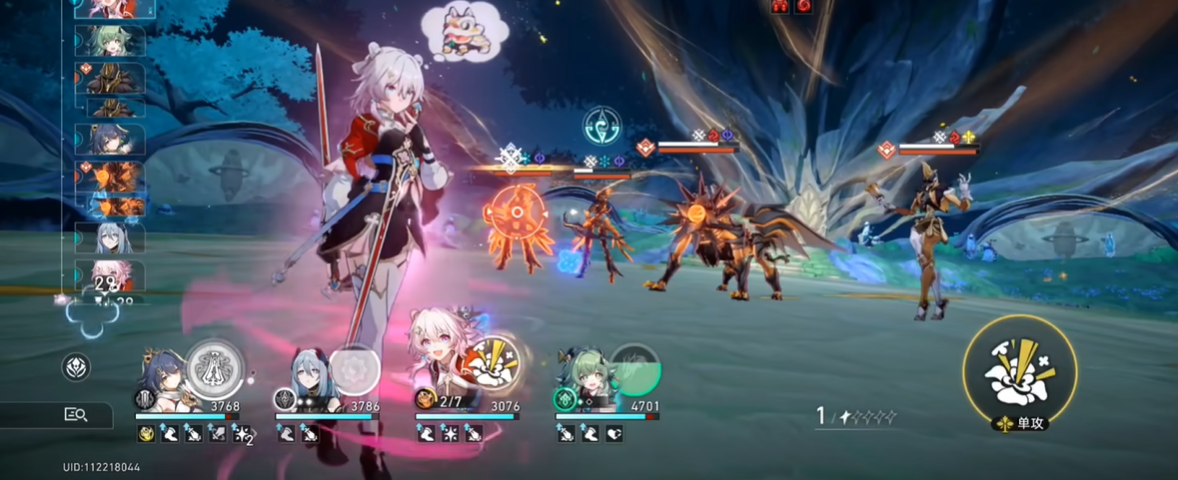Select green-haired portrait in turn order list
1178x480 pixels.
110,41
